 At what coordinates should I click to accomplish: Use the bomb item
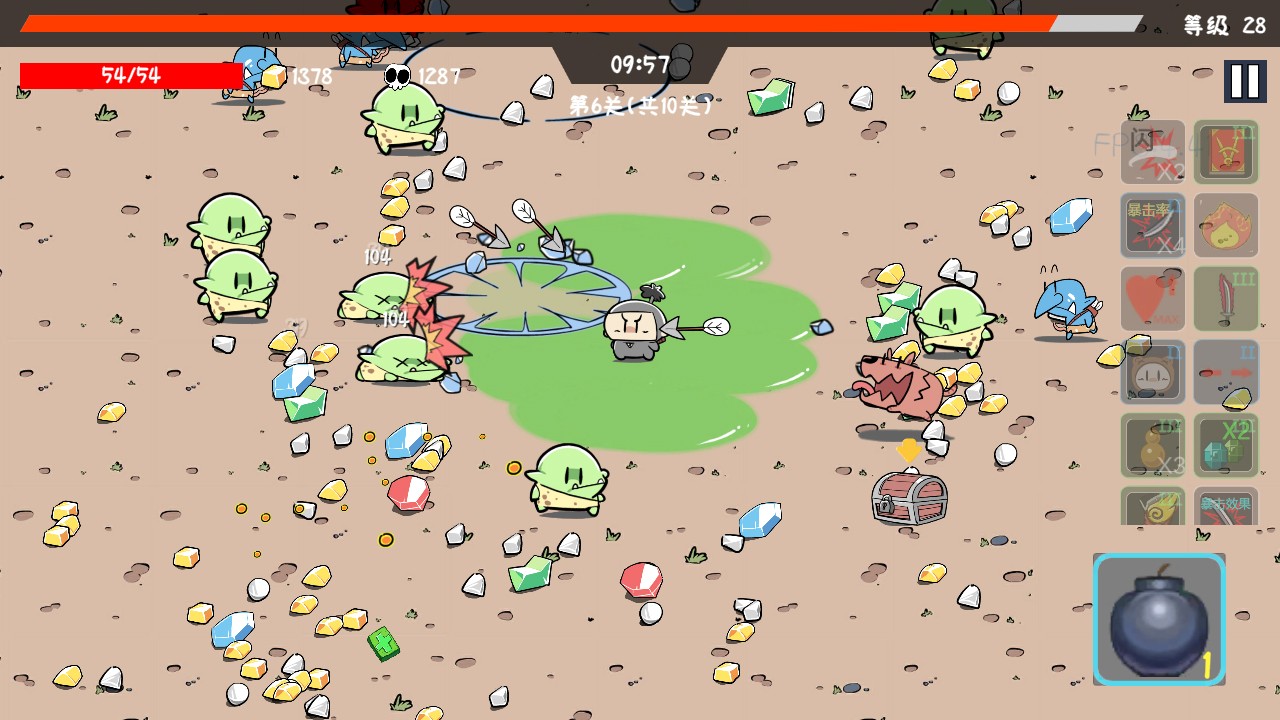point(1159,618)
